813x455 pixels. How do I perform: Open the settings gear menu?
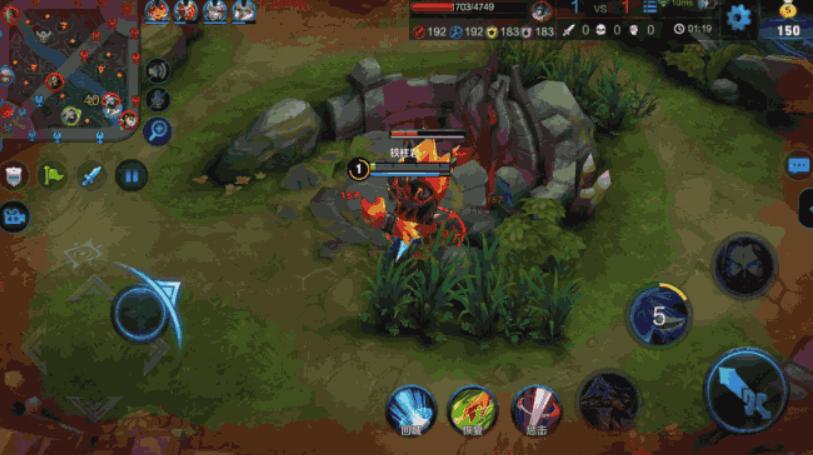click(739, 17)
